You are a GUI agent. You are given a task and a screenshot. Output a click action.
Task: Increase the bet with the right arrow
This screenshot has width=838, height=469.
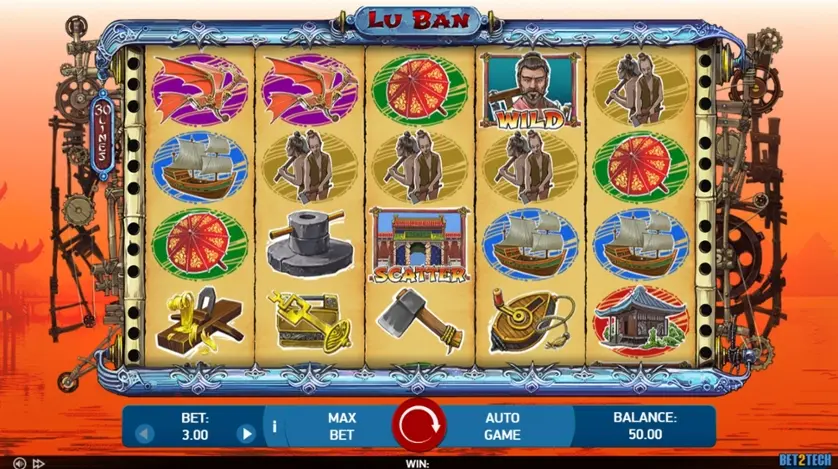click(x=245, y=435)
